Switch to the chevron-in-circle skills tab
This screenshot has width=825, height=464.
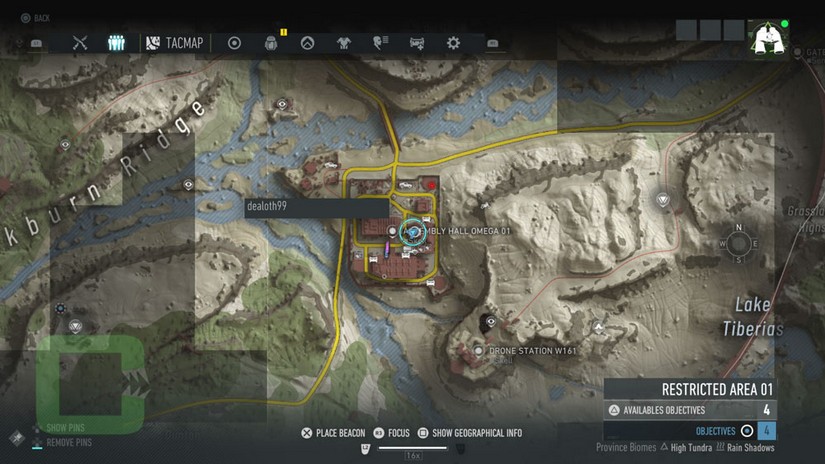(x=308, y=43)
